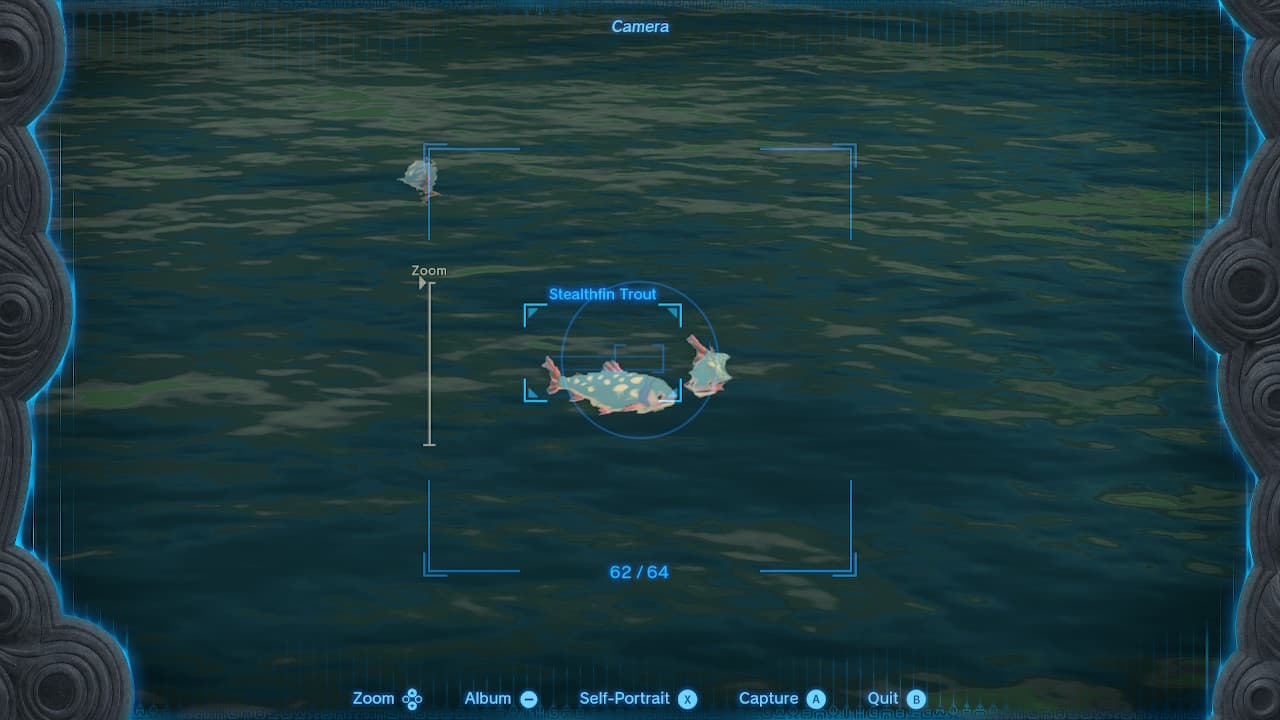The image size is (1280, 720).
Task: Open the Album via the minus button icon
Action: pos(528,698)
